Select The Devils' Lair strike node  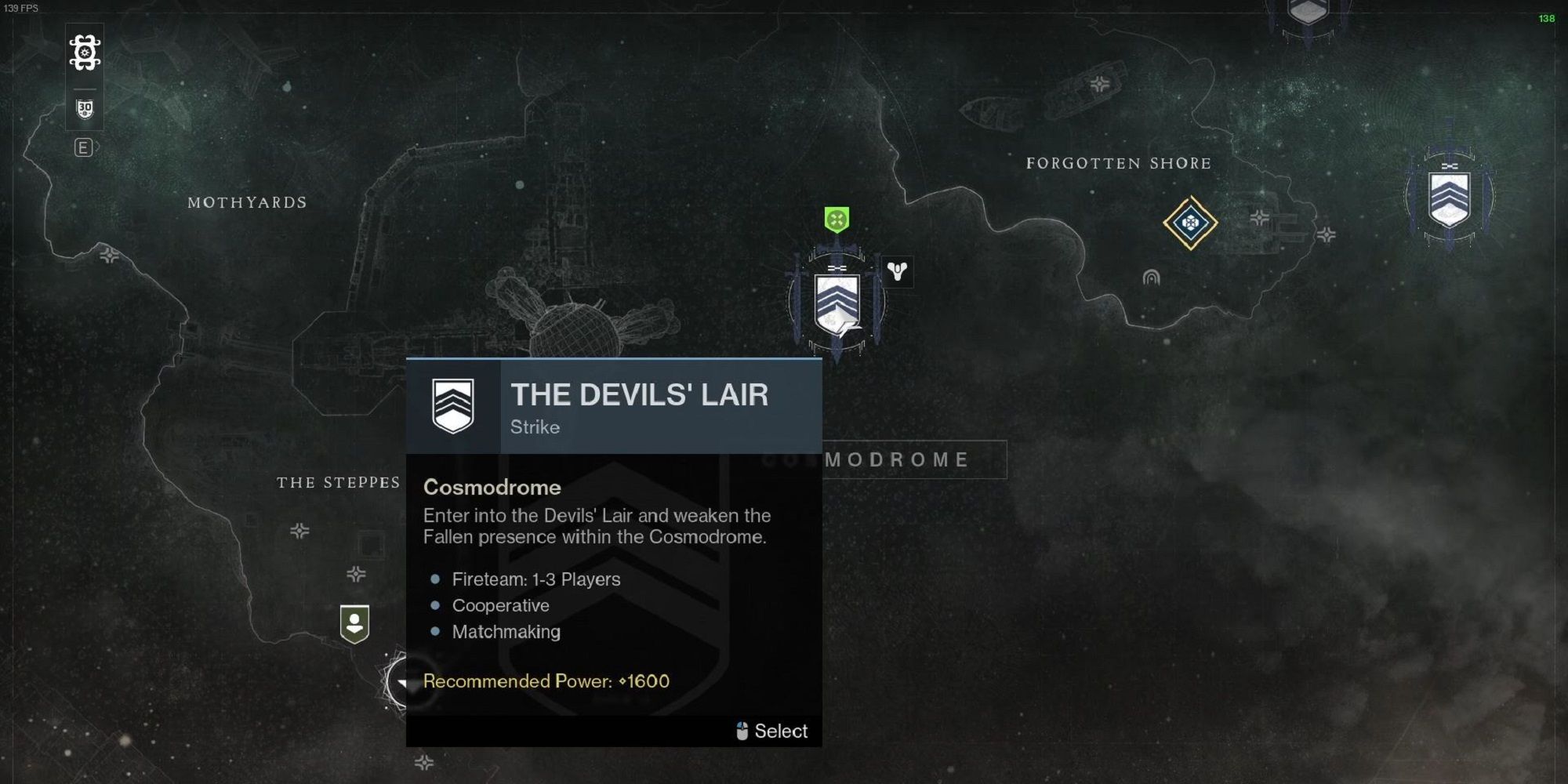(837, 303)
